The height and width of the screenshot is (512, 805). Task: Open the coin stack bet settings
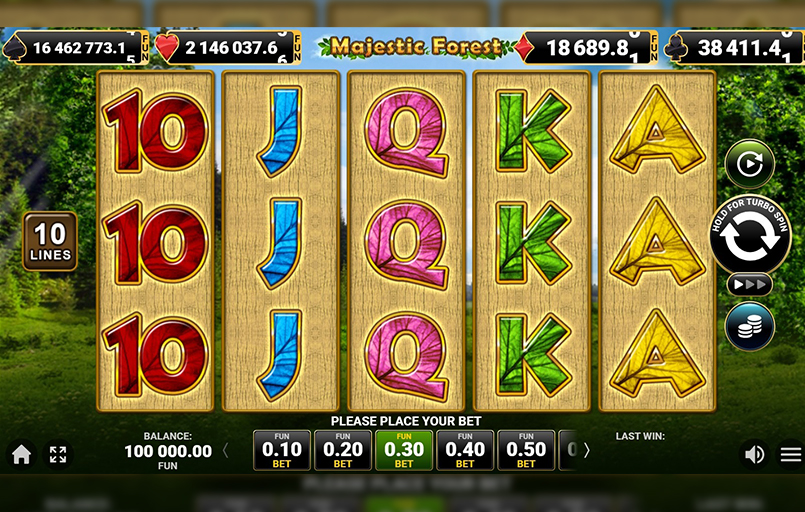click(x=749, y=326)
